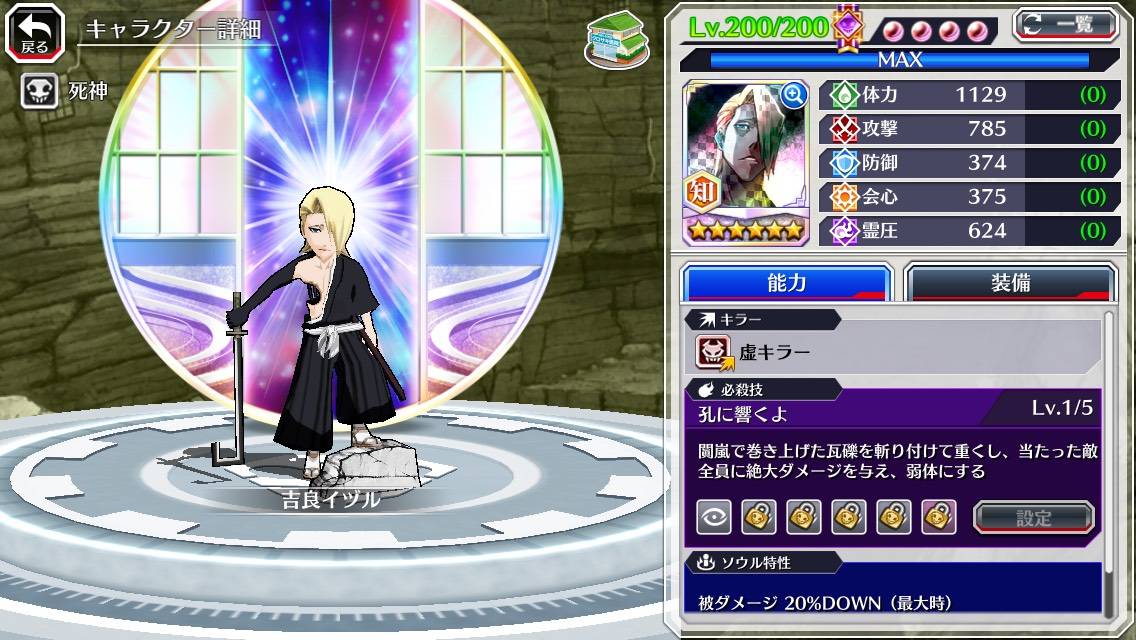
Task: Tap the eye icon to preview the special move
Action: (713, 517)
